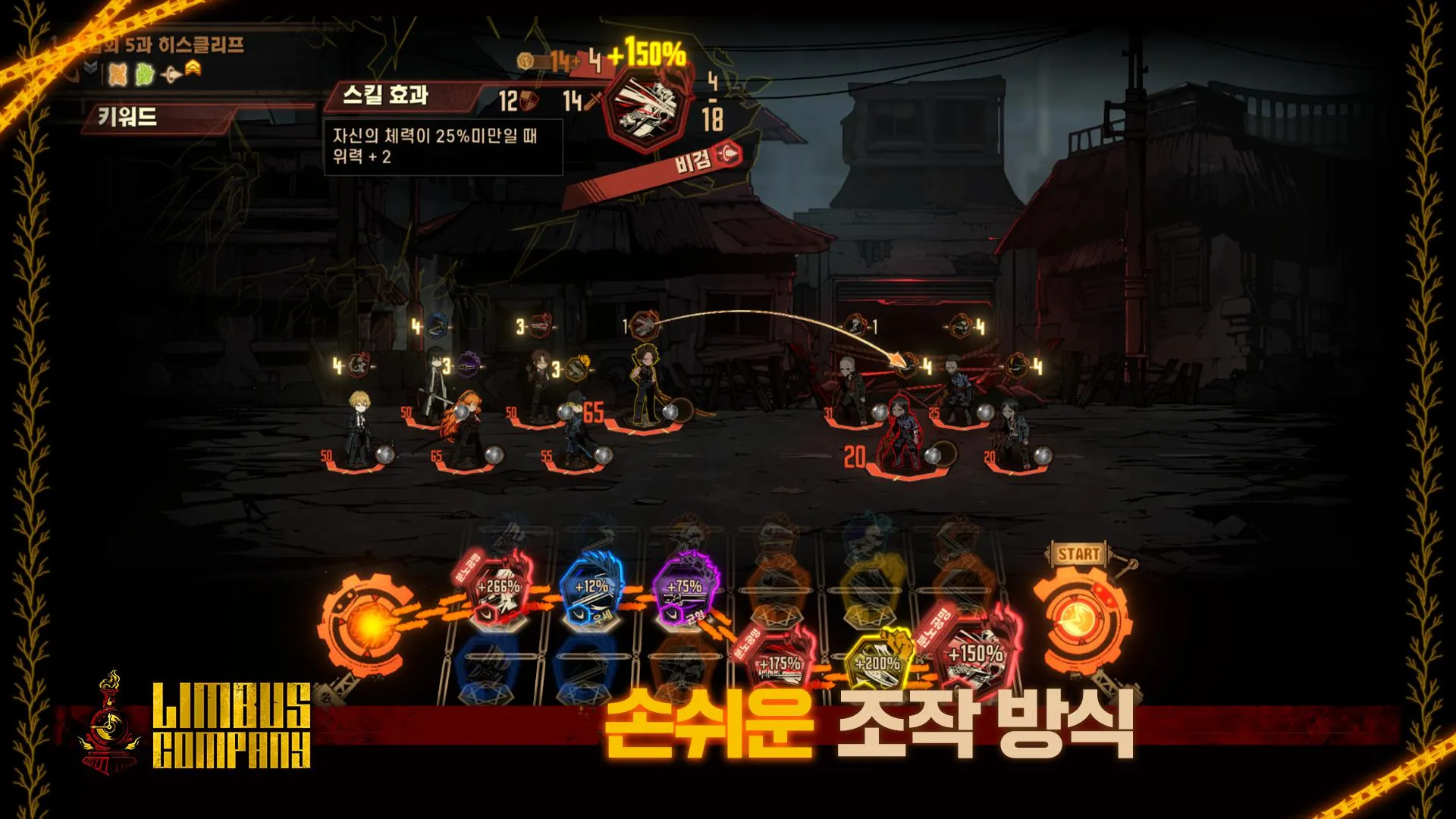Open the 스킬 효과 panel header
Viewport: 1456px width, 819px height.
(387, 95)
